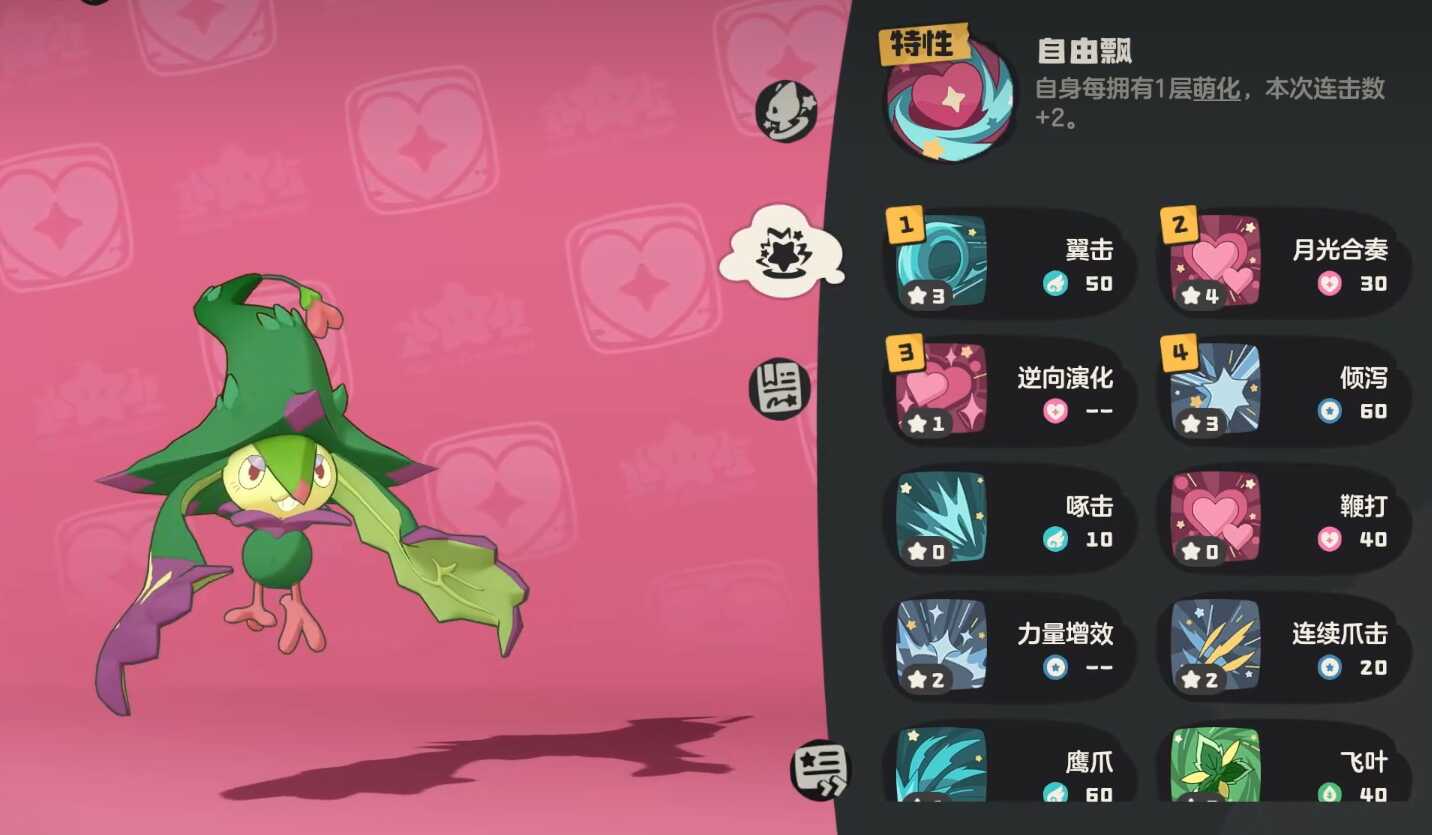Select the 鹰爪 skill entry

[x=1010, y=768]
